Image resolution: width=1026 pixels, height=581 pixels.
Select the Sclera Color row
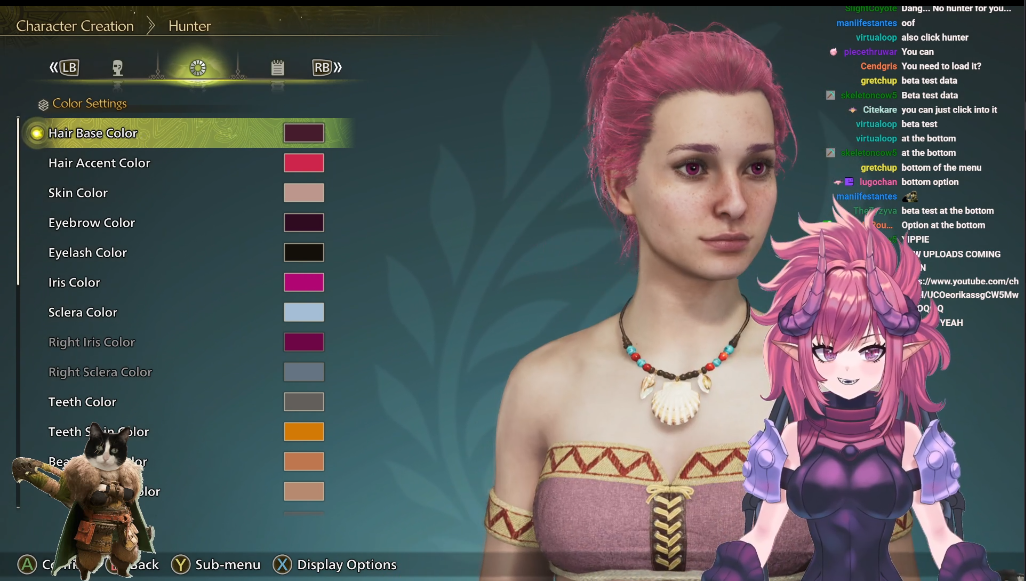(82, 313)
